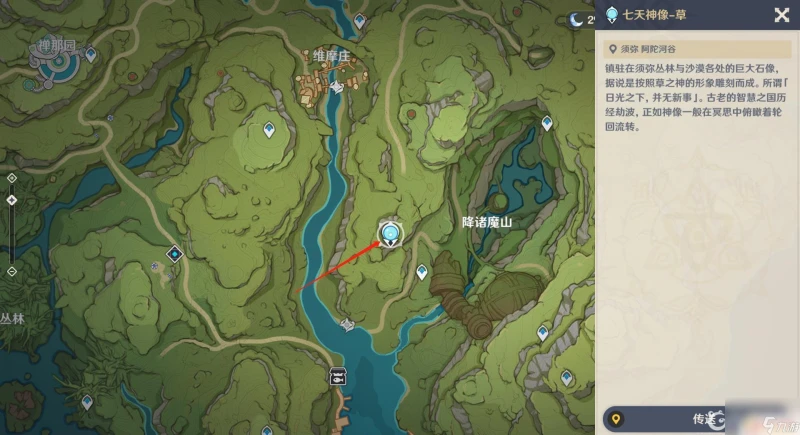The height and width of the screenshot is (435, 800).
Task: Select the fishing spot icon by the river
Action: (x=339, y=376)
